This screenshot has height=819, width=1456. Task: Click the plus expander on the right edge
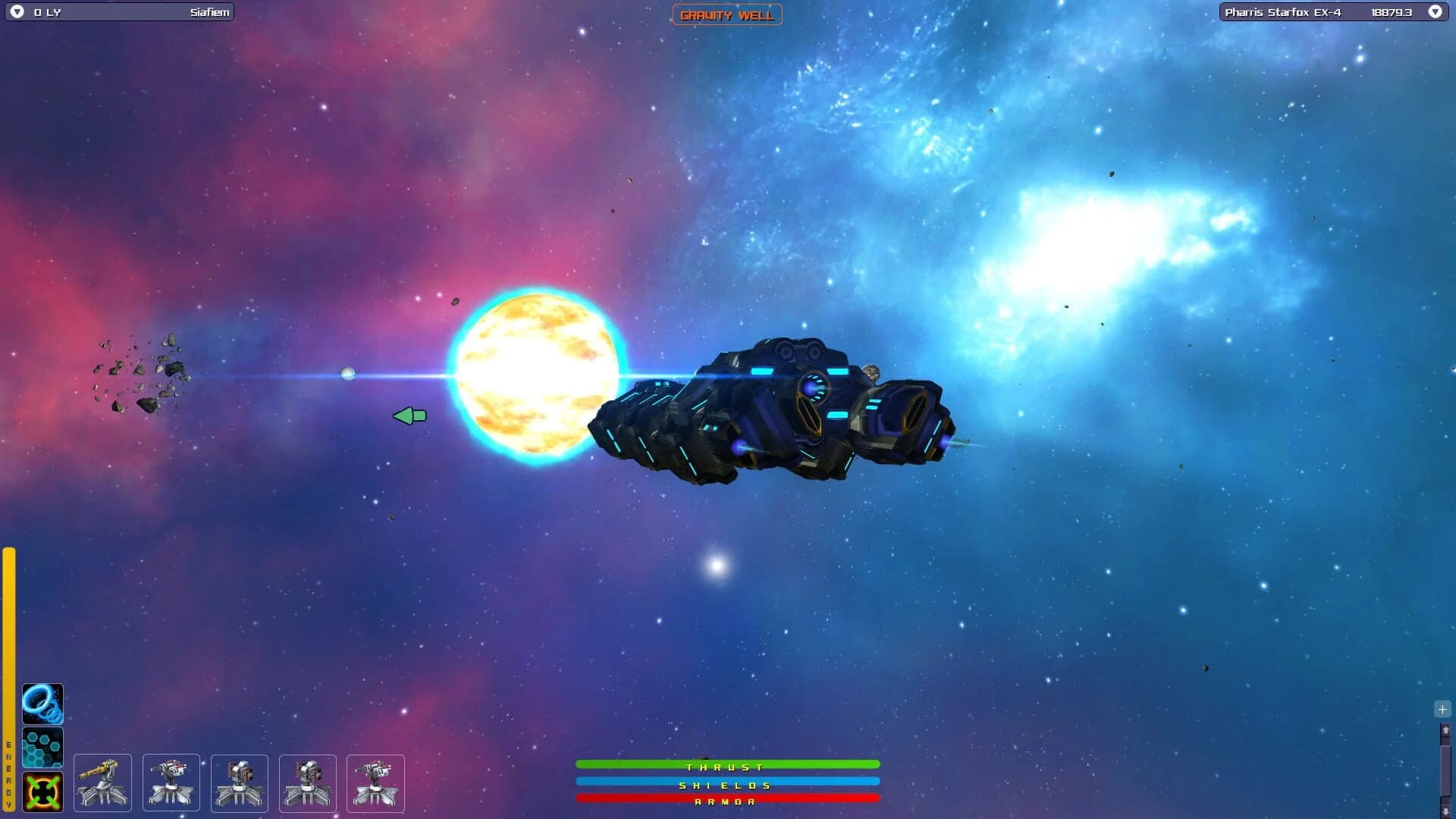click(x=1441, y=709)
